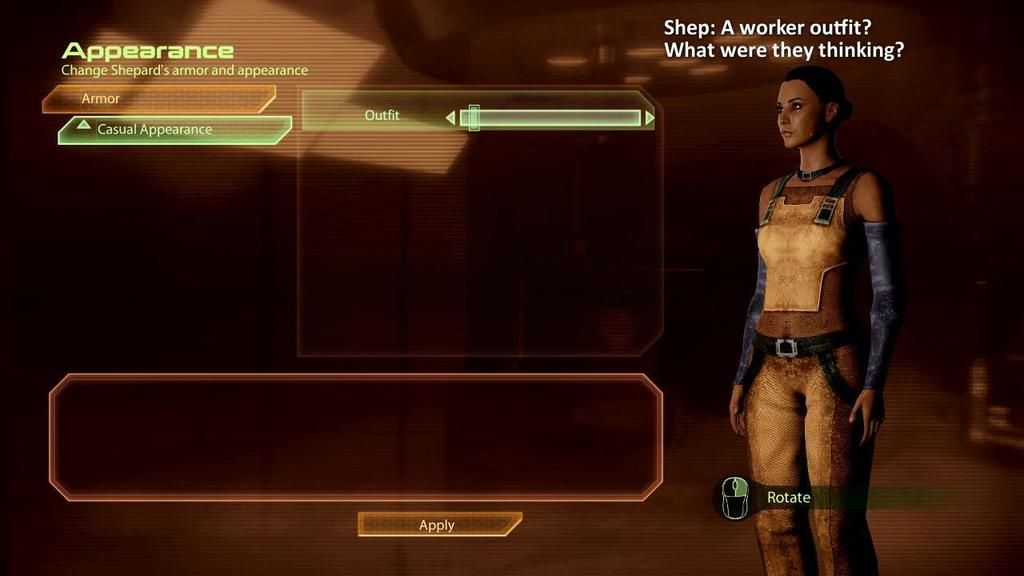Click the Outfit slider's right arrow
1024x576 pixels.
click(650, 118)
